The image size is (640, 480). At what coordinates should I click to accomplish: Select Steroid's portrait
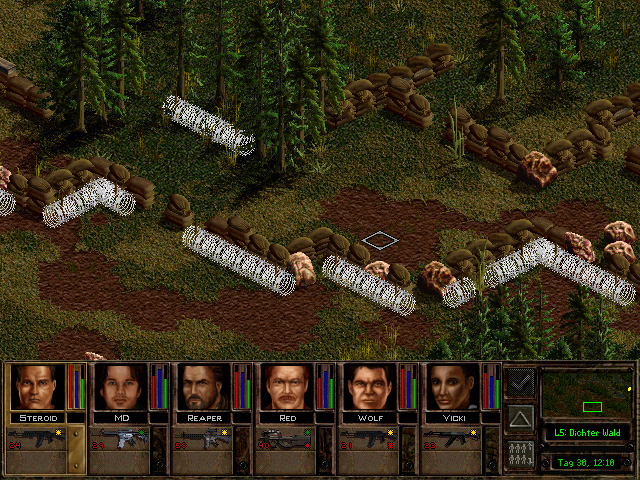(37, 387)
